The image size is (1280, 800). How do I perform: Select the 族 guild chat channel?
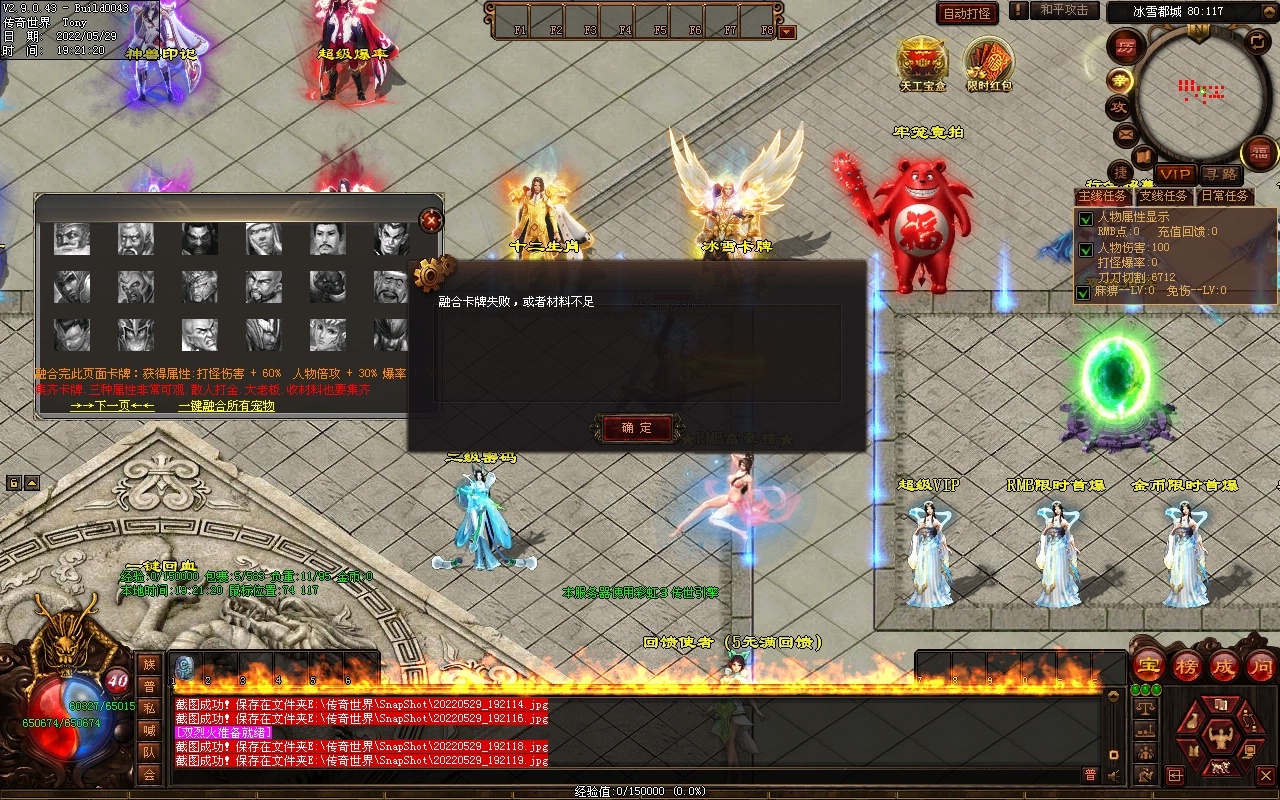tap(149, 664)
